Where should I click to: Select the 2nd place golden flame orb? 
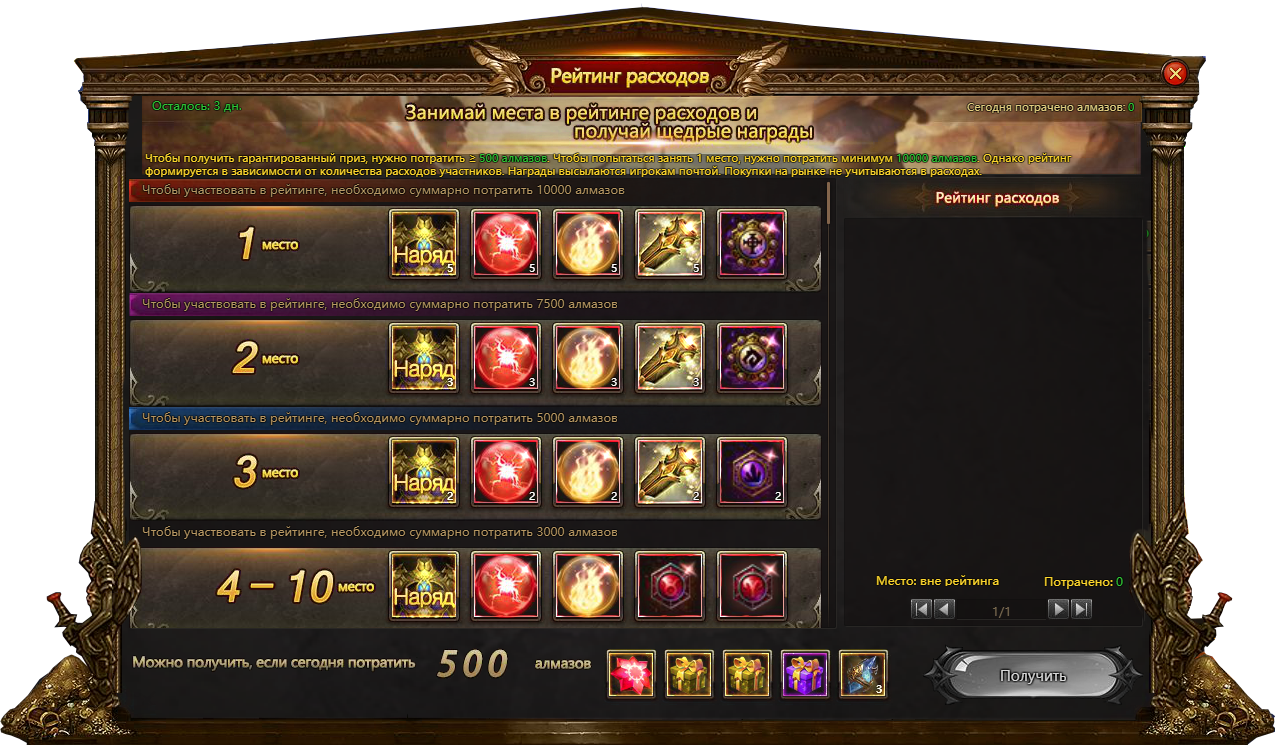click(588, 358)
